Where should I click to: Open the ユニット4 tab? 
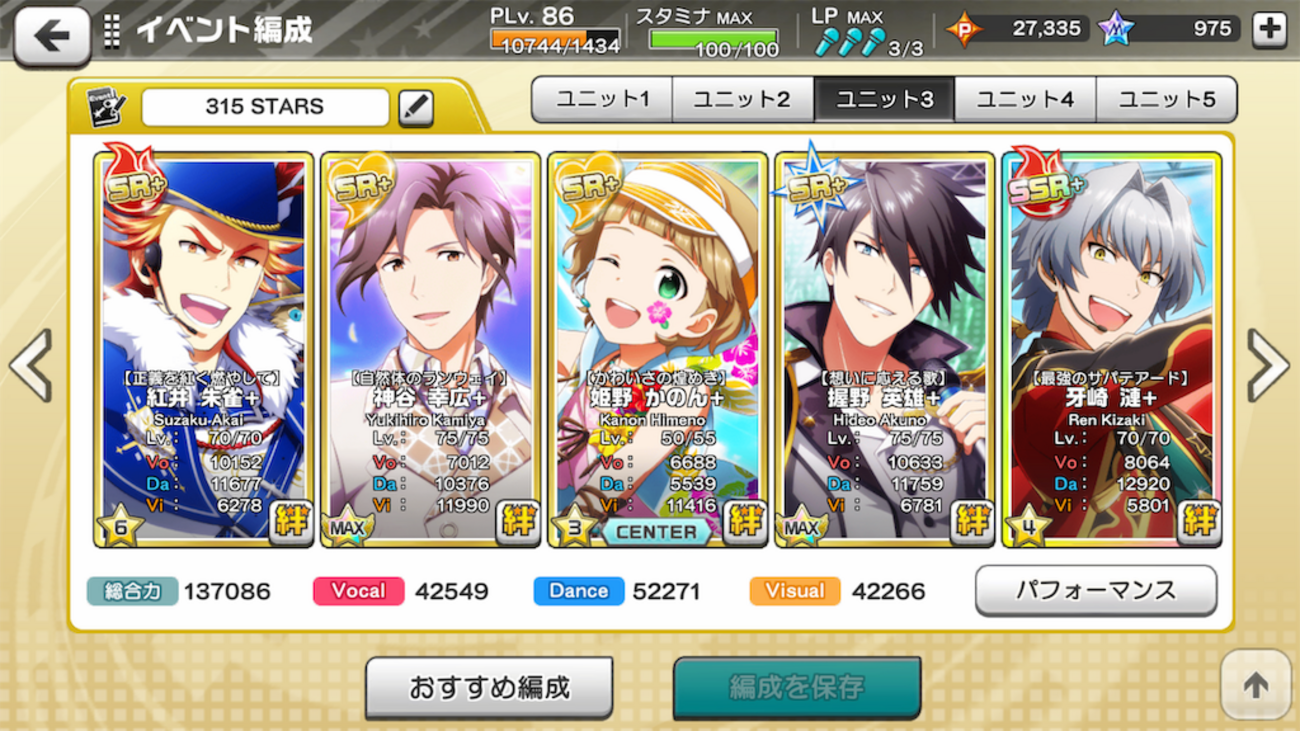[x=1025, y=99]
